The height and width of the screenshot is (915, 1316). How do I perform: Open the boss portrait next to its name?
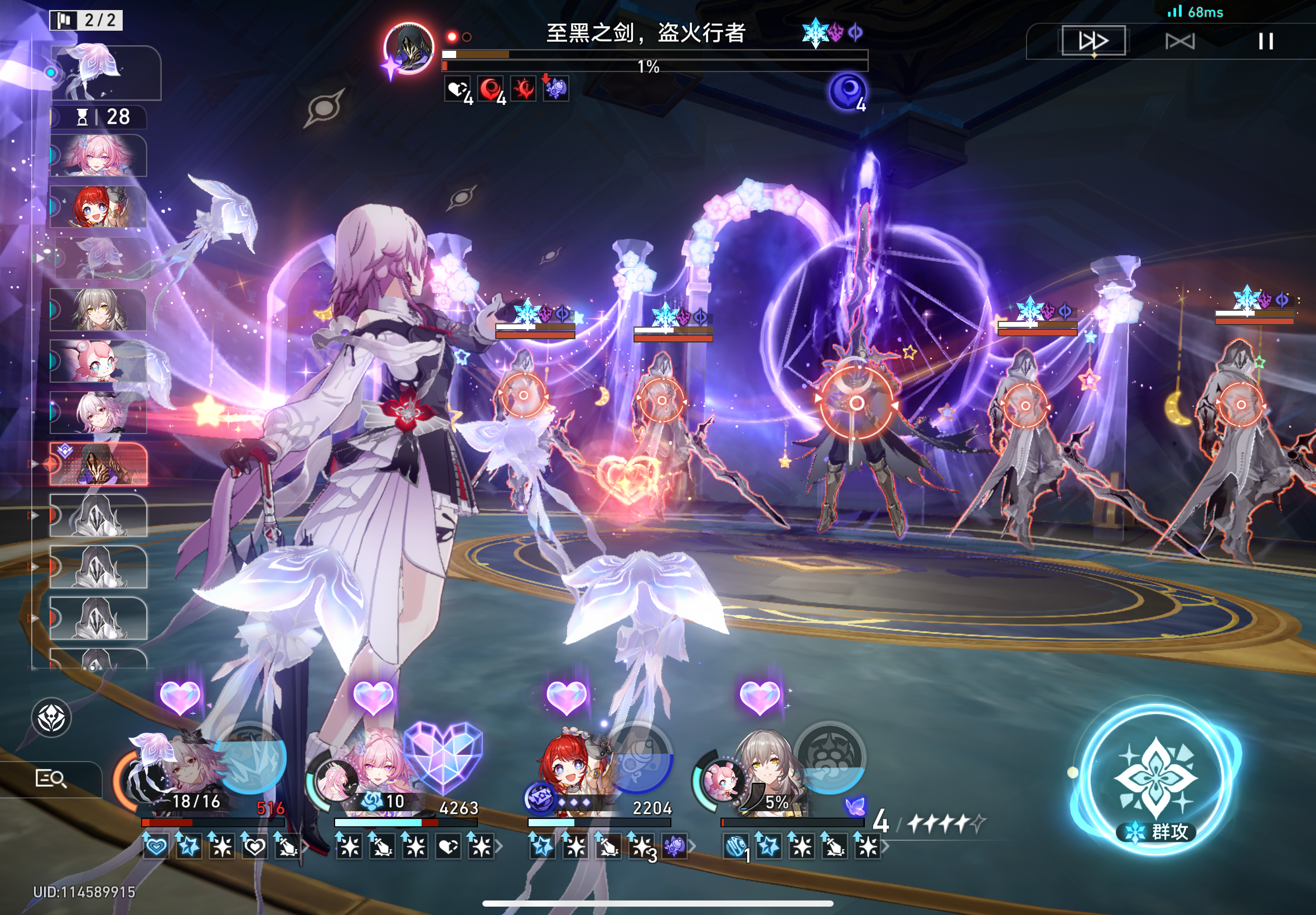pyautogui.click(x=408, y=49)
